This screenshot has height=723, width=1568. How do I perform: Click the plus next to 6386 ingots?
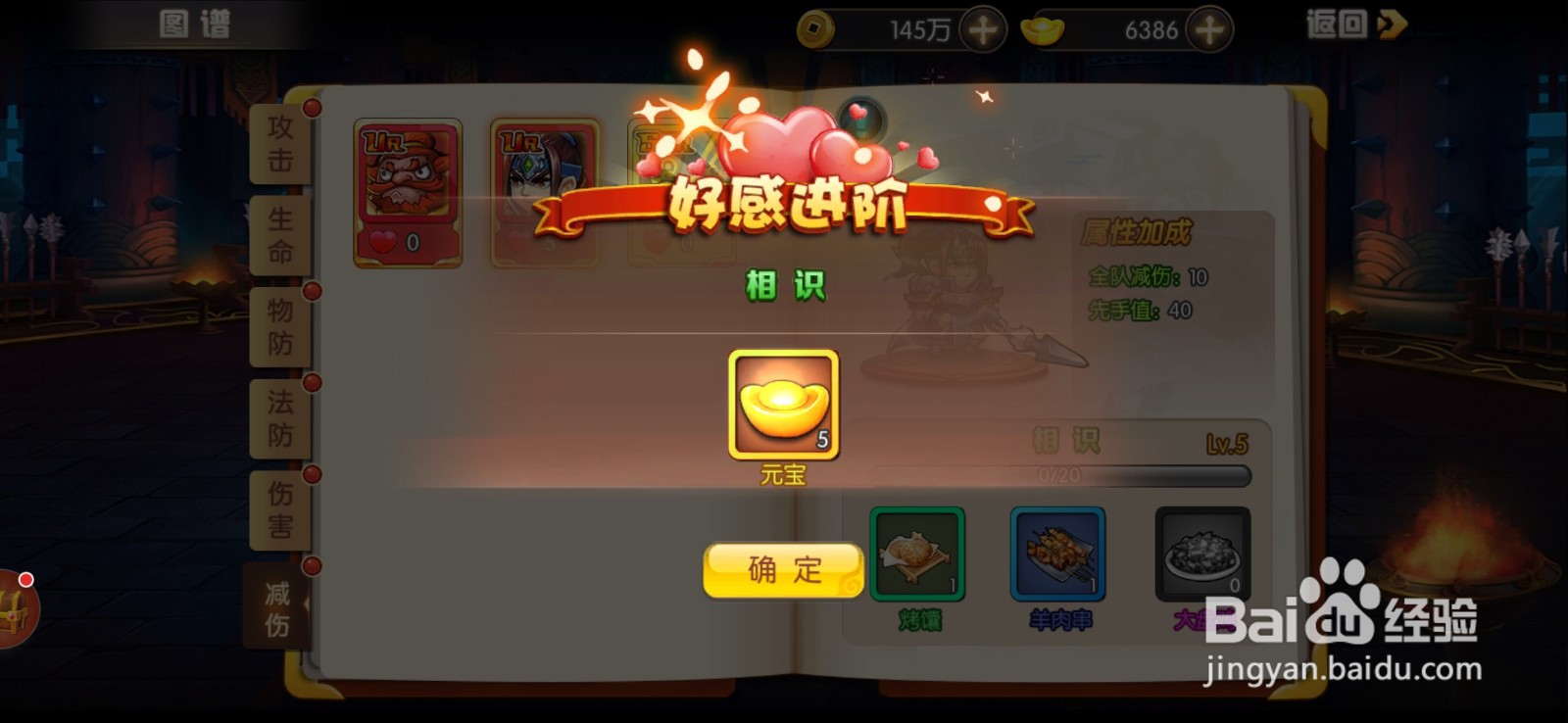[x=1208, y=28]
